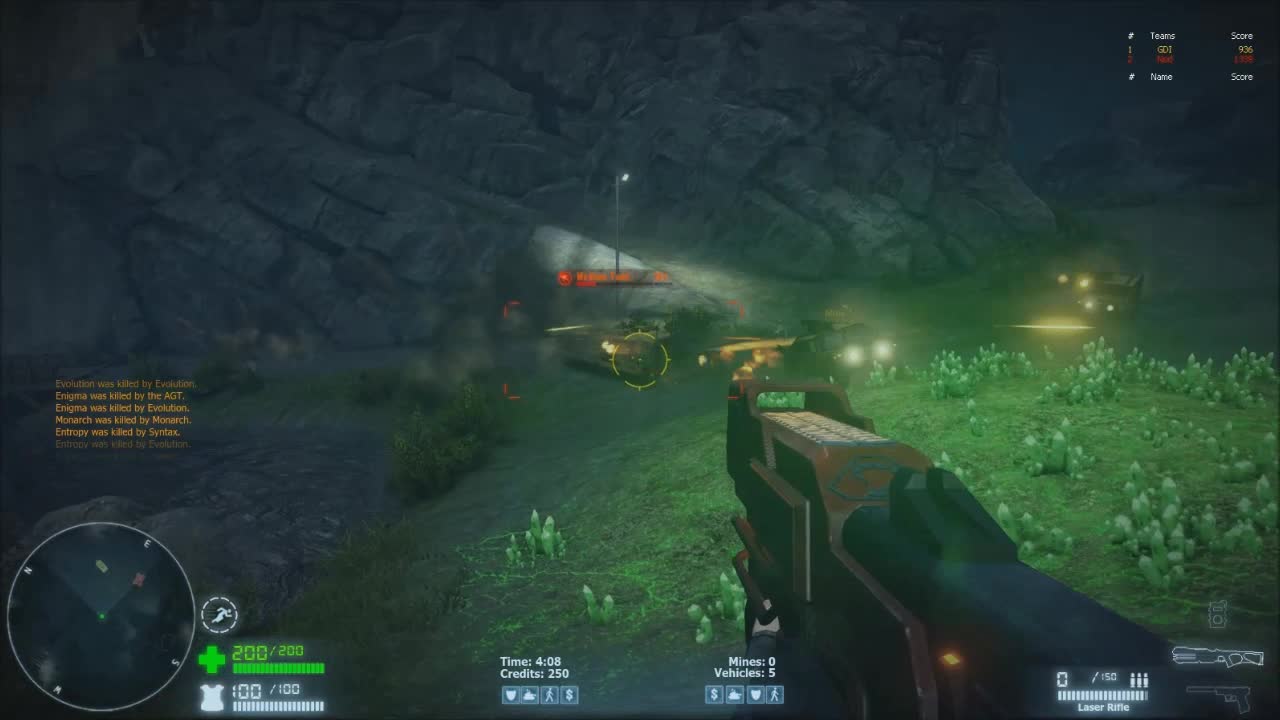Click the Enigma kill feed message
The width and height of the screenshot is (1280, 720).
tap(120, 396)
